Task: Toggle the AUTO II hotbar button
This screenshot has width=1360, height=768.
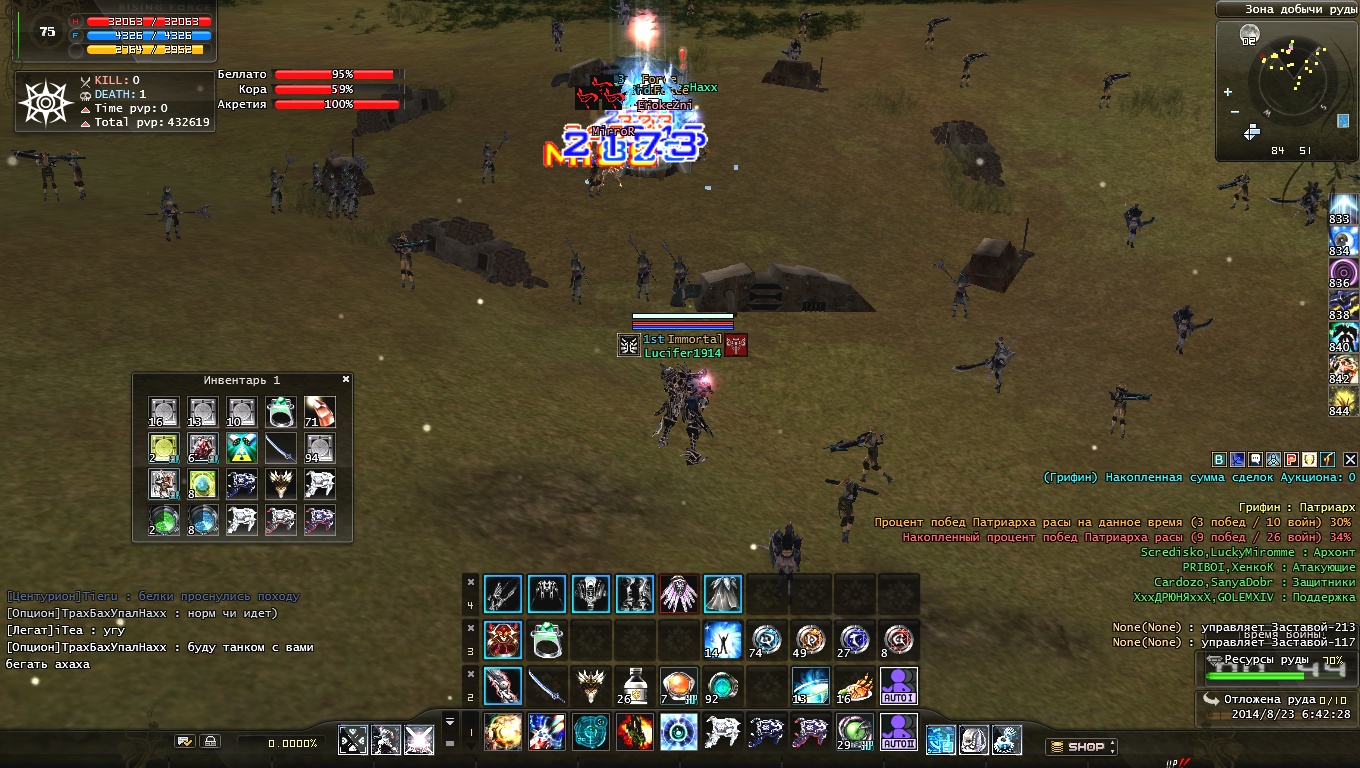Action: tap(900, 732)
